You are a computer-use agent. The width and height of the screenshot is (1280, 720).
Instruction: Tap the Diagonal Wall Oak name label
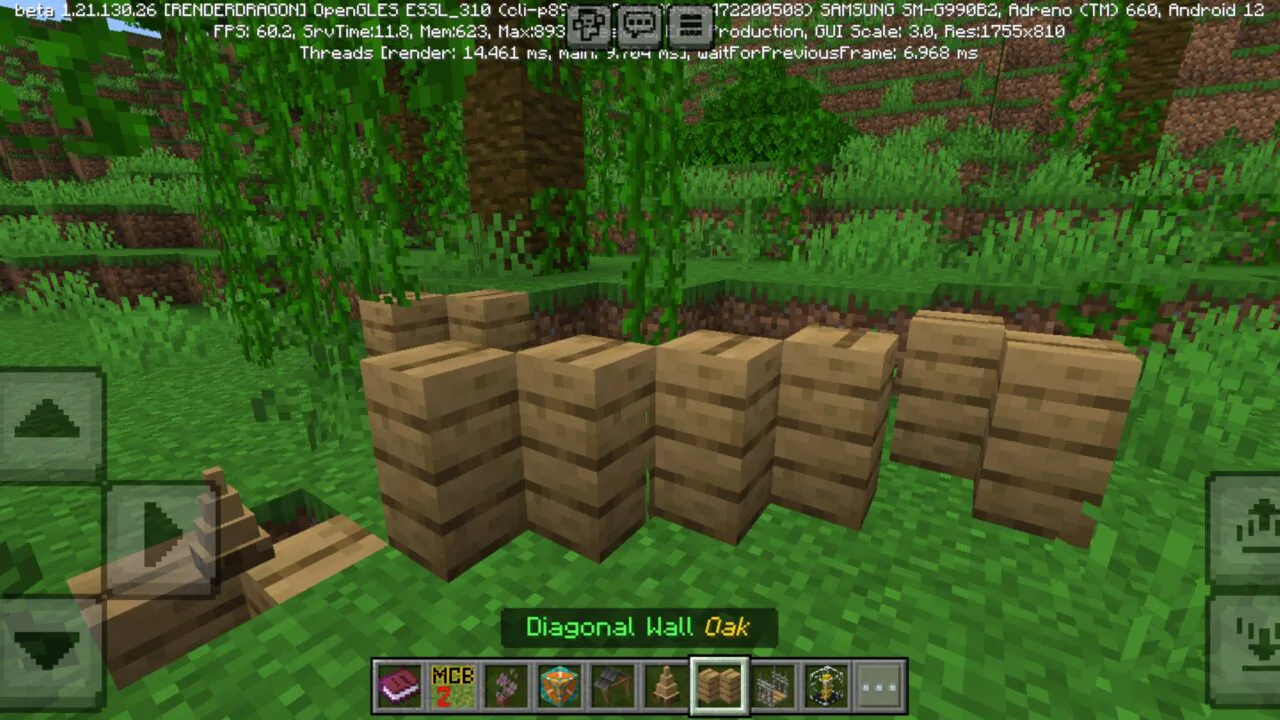[640, 627]
